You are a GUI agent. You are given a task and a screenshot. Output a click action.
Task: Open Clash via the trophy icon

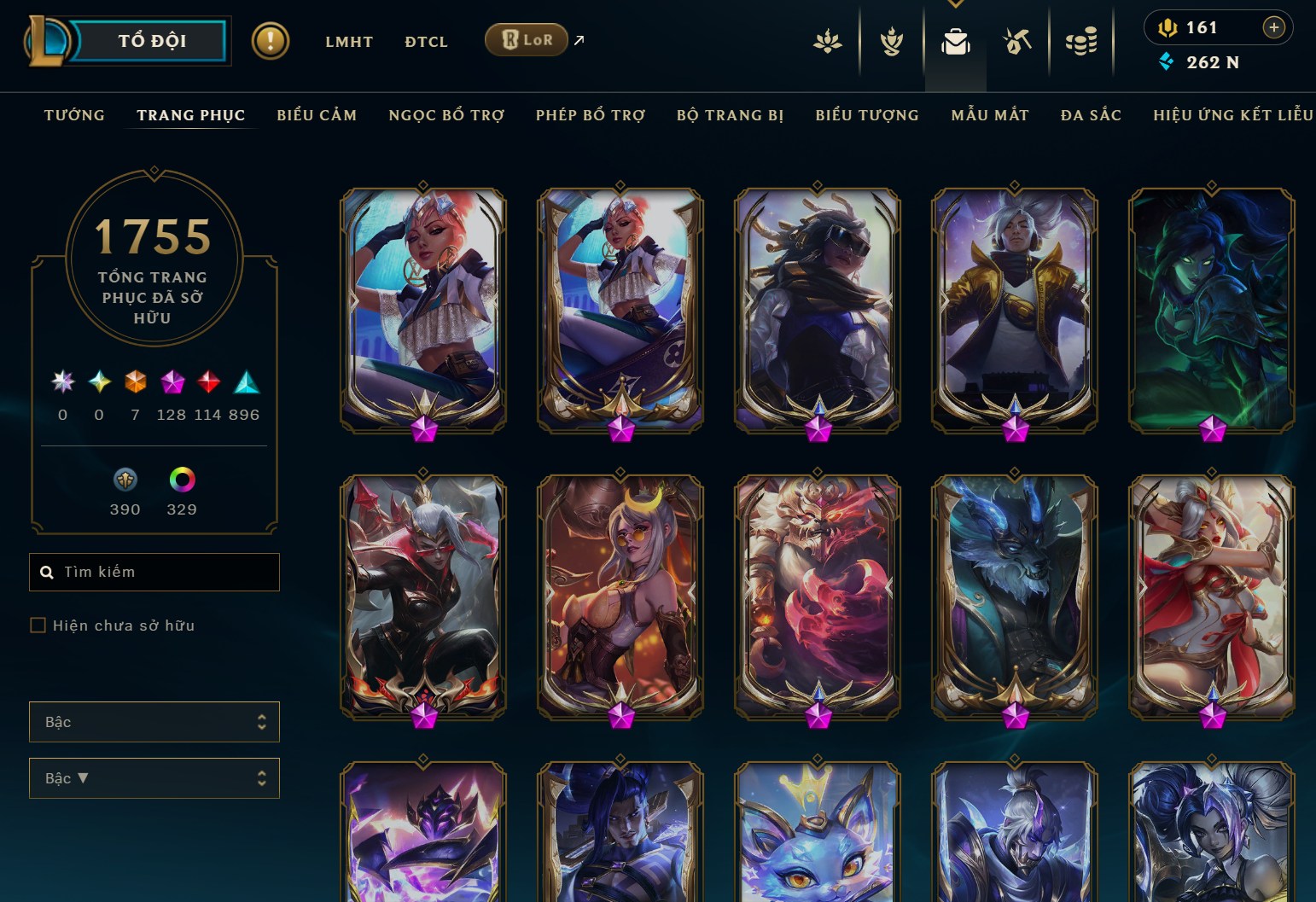point(891,40)
